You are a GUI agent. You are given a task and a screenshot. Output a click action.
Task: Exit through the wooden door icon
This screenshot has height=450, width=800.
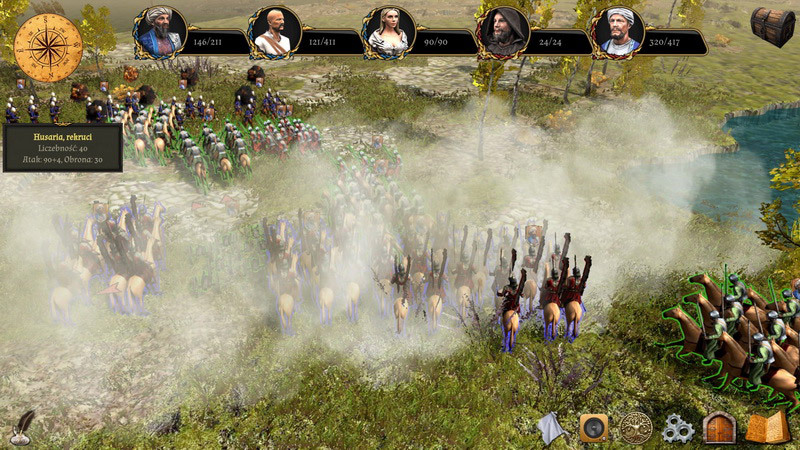pos(719,428)
